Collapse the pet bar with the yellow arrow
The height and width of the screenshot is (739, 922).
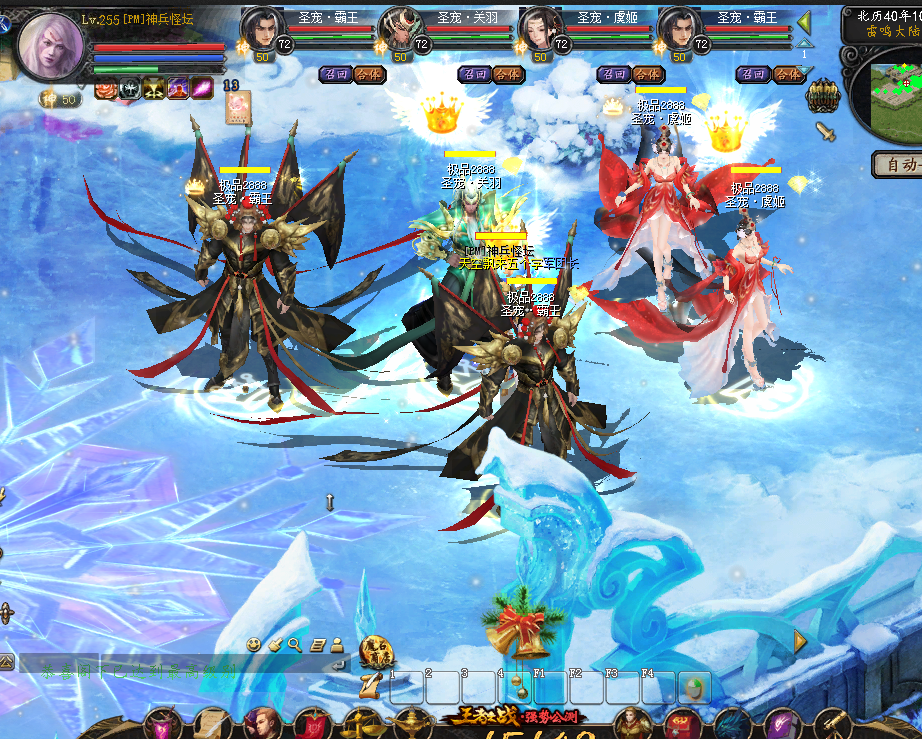(804, 21)
